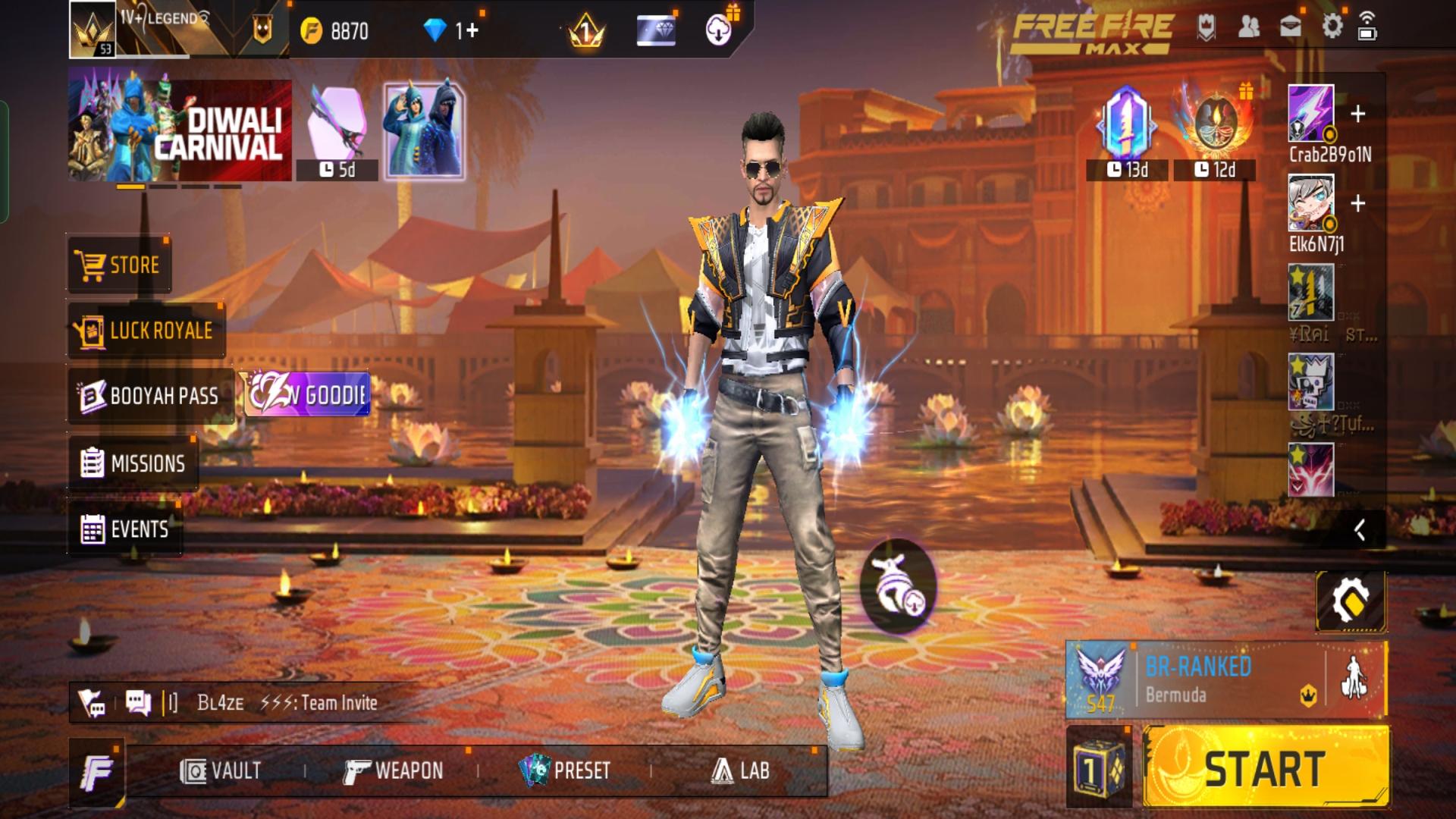Invite friend Crab2B9o1N to the team
Image resolution: width=1456 pixels, height=819 pixels.
pyautogui.click(x=1357, y=115)
